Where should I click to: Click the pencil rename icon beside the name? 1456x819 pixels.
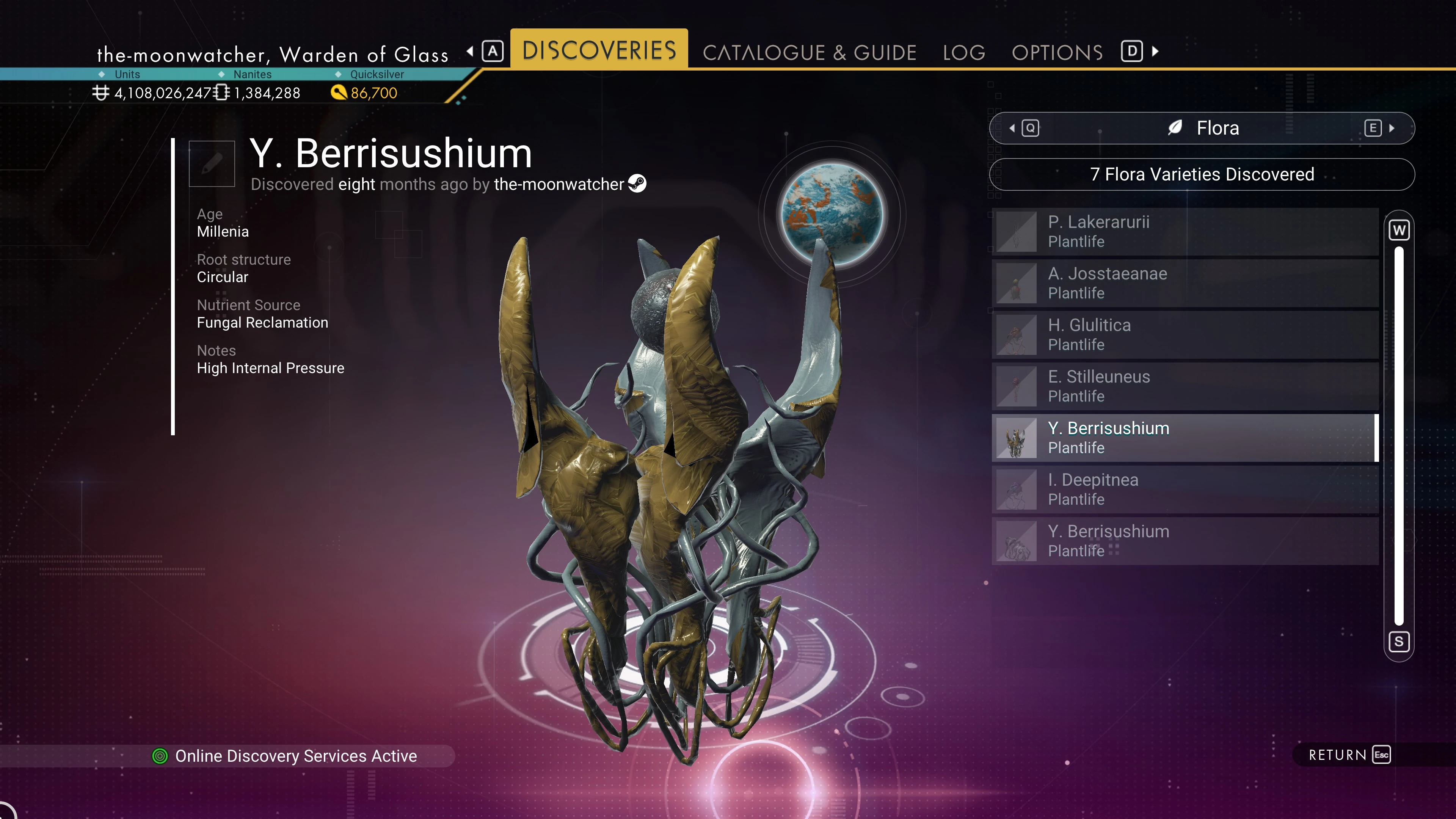point(212,164)
